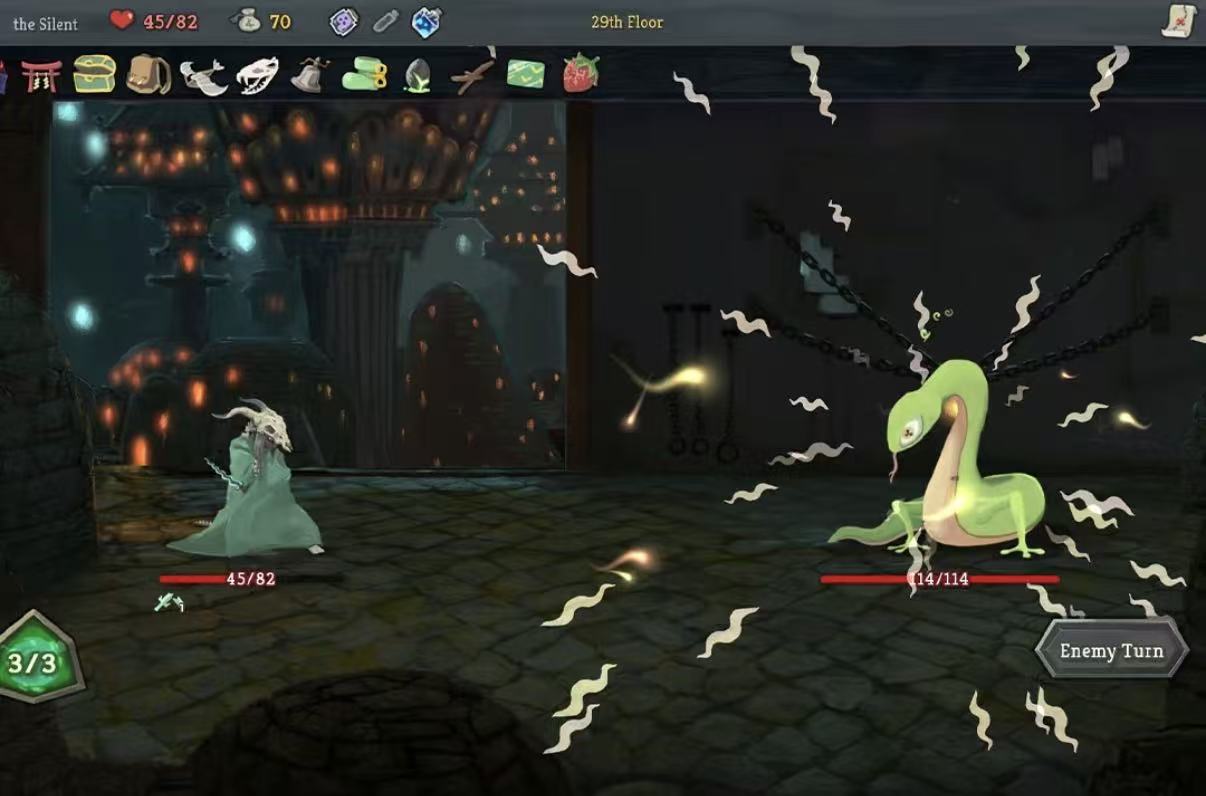This screenshot has height=796, width=1206.
Task: Inspect the dark egg relic
Action: pos(417,76)
